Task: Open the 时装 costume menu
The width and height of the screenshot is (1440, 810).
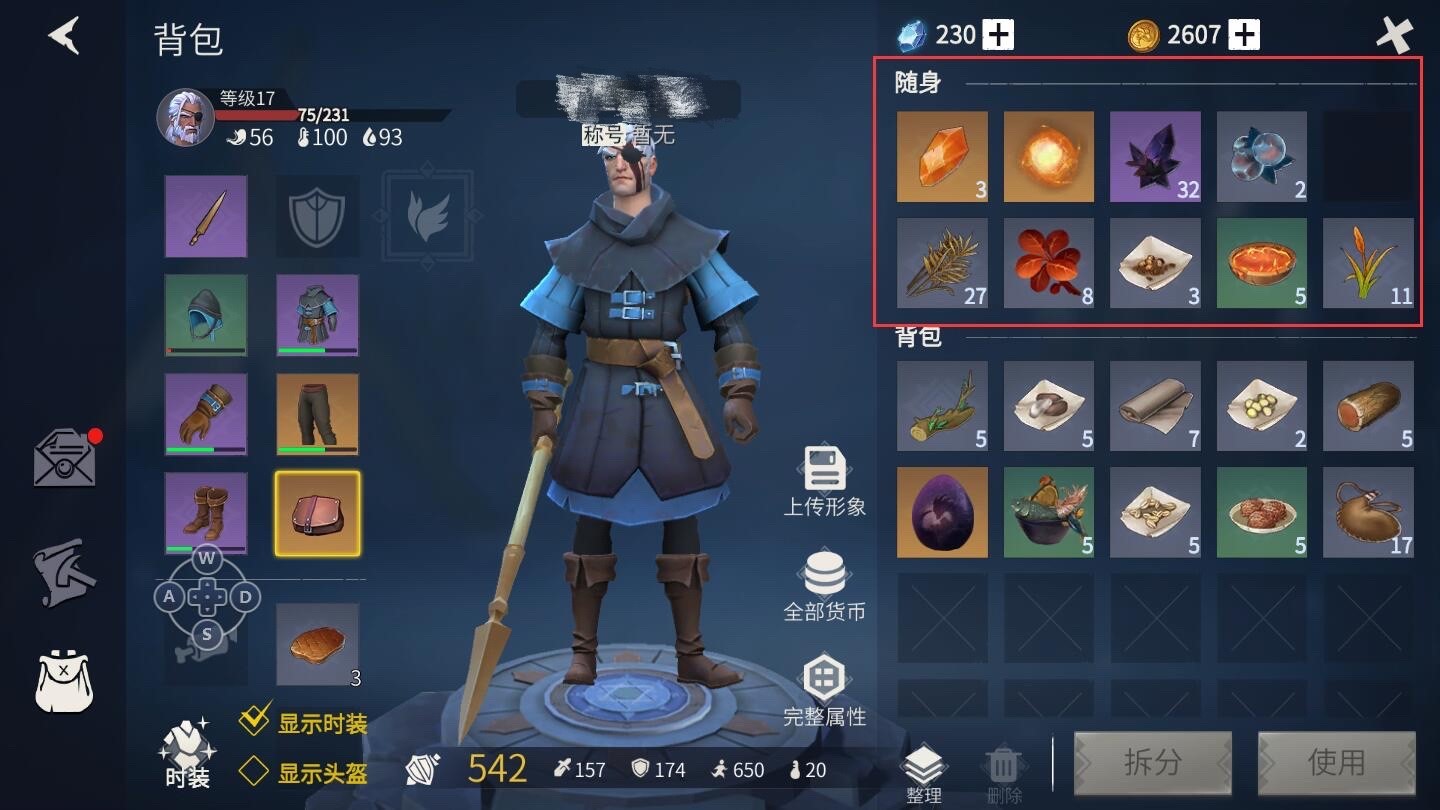Action: [x=186, y=752]
